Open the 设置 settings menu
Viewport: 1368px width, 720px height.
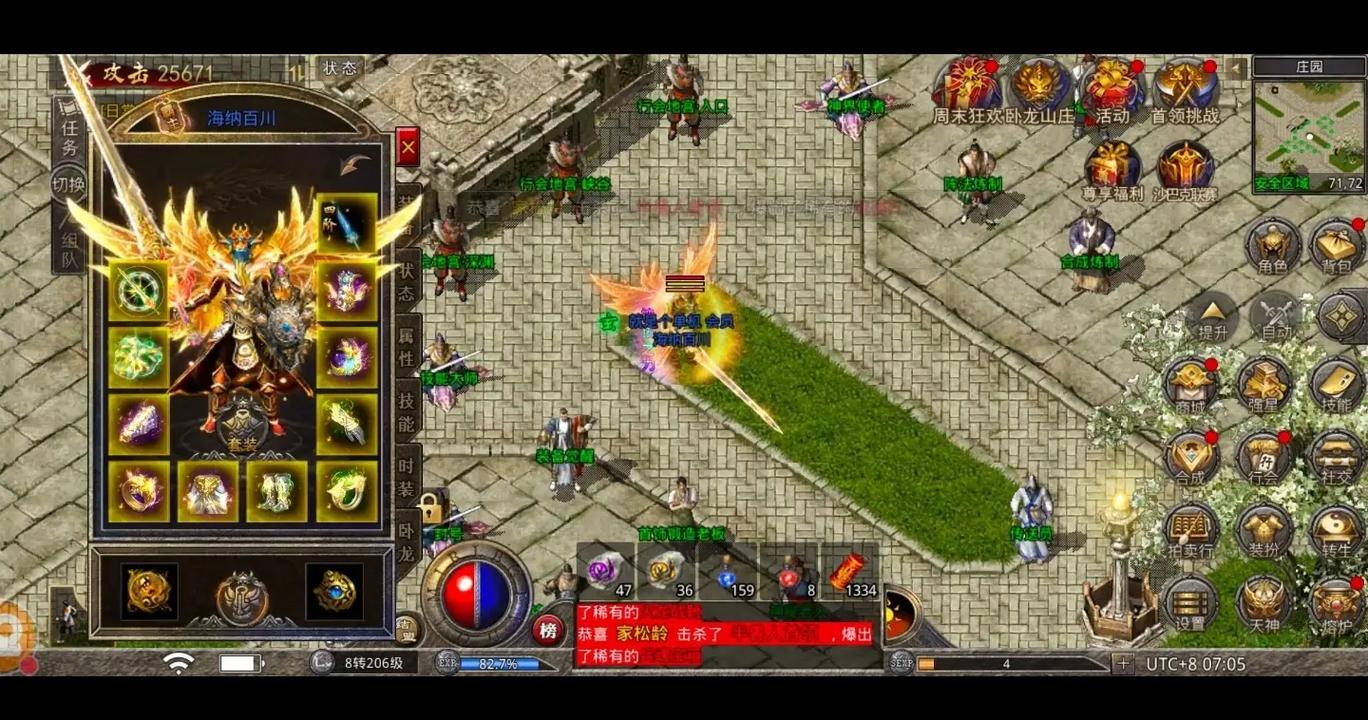1190,603
